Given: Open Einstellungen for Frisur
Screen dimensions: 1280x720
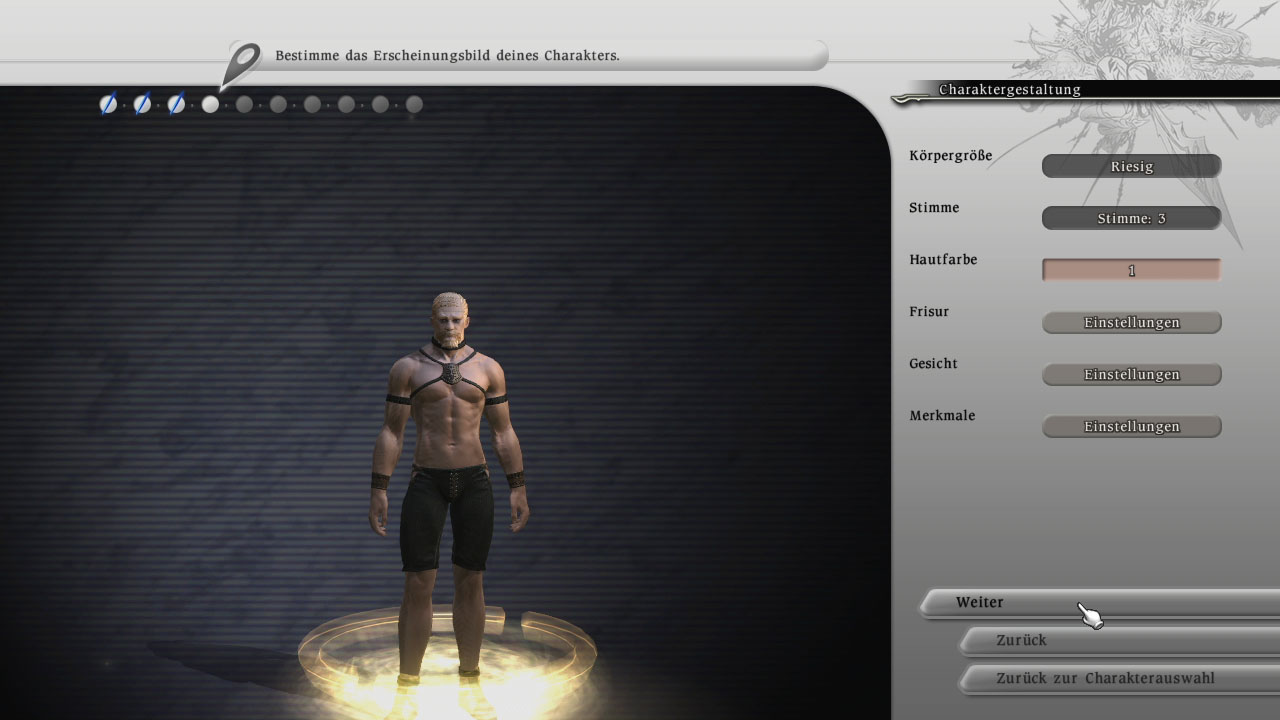Looking at the screenshot, I should pos(1131,322).
